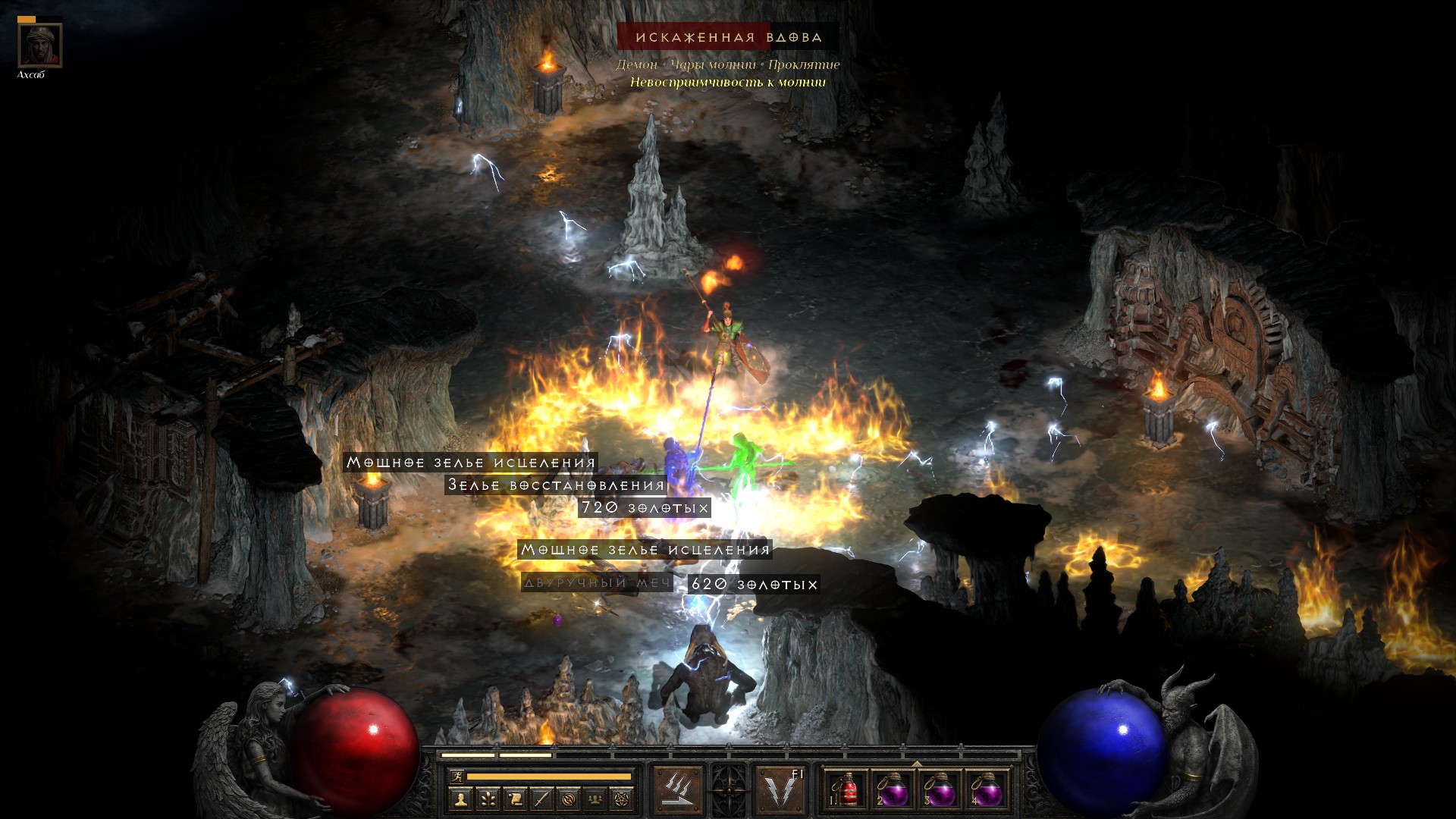1456x819 pixels.
Task: Use the purple potion in belt slot 4
Action: tap(986, 790)
